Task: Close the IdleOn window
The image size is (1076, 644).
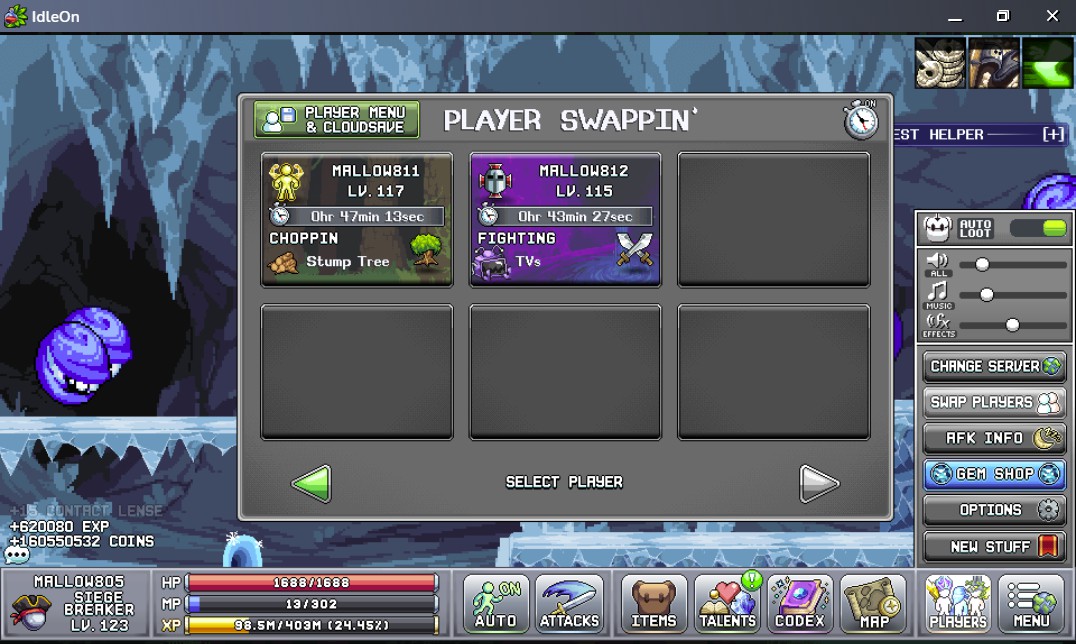Action: [1052, 16]
